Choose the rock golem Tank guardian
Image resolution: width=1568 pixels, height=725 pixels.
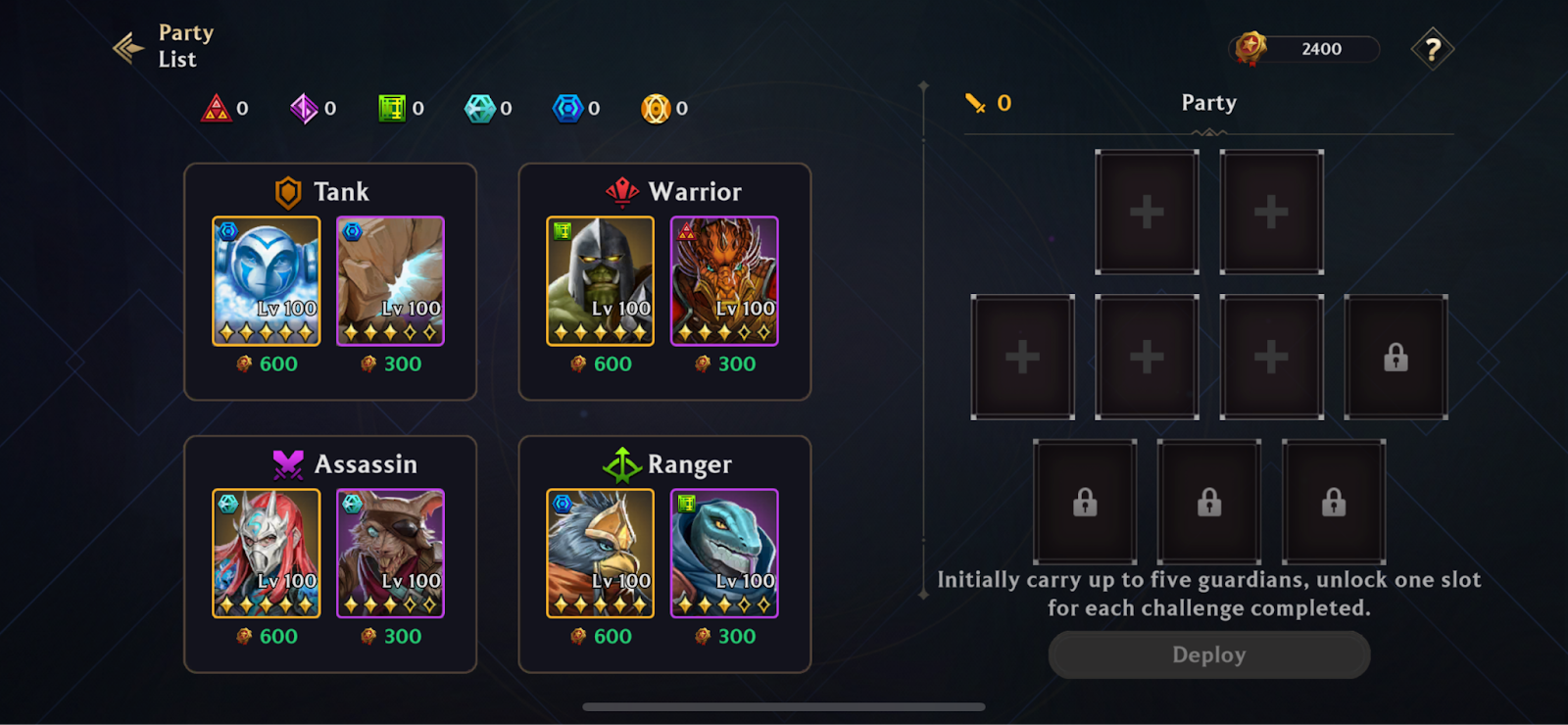click(390, 281)
